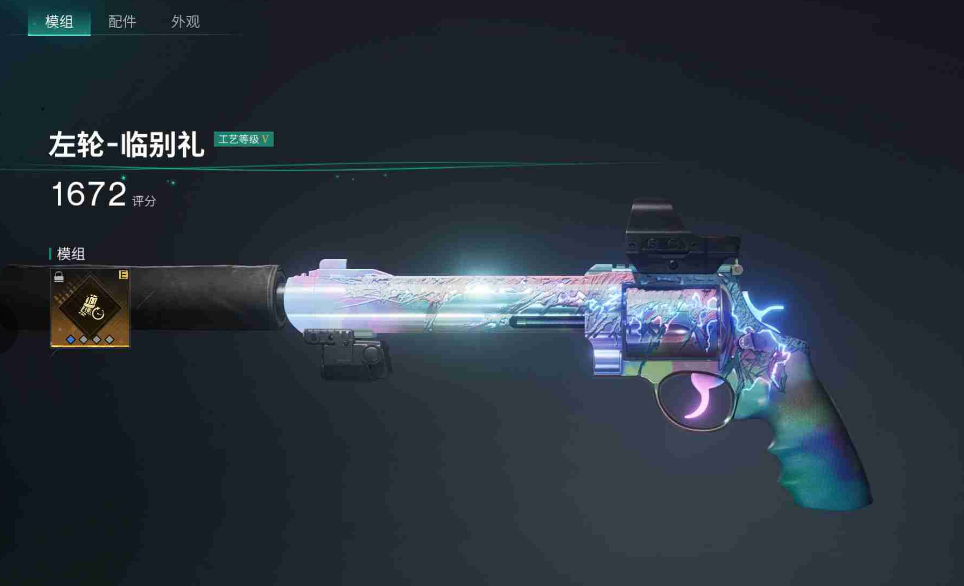Open the 配件 tab
The height and width of the screenshot is (586, 964).
pos(122,21)
